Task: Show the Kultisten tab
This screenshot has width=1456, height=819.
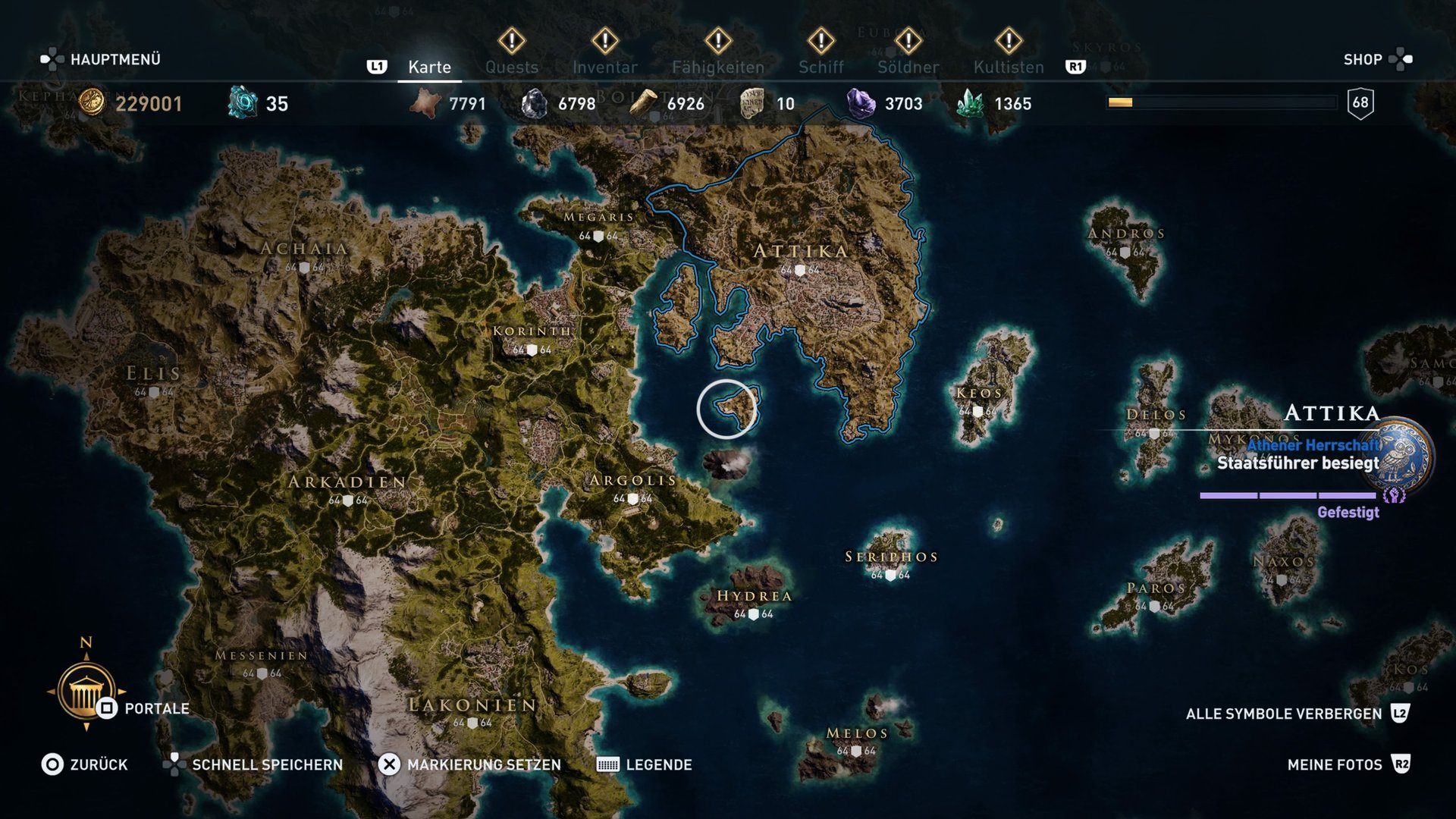Action: 1008,67
